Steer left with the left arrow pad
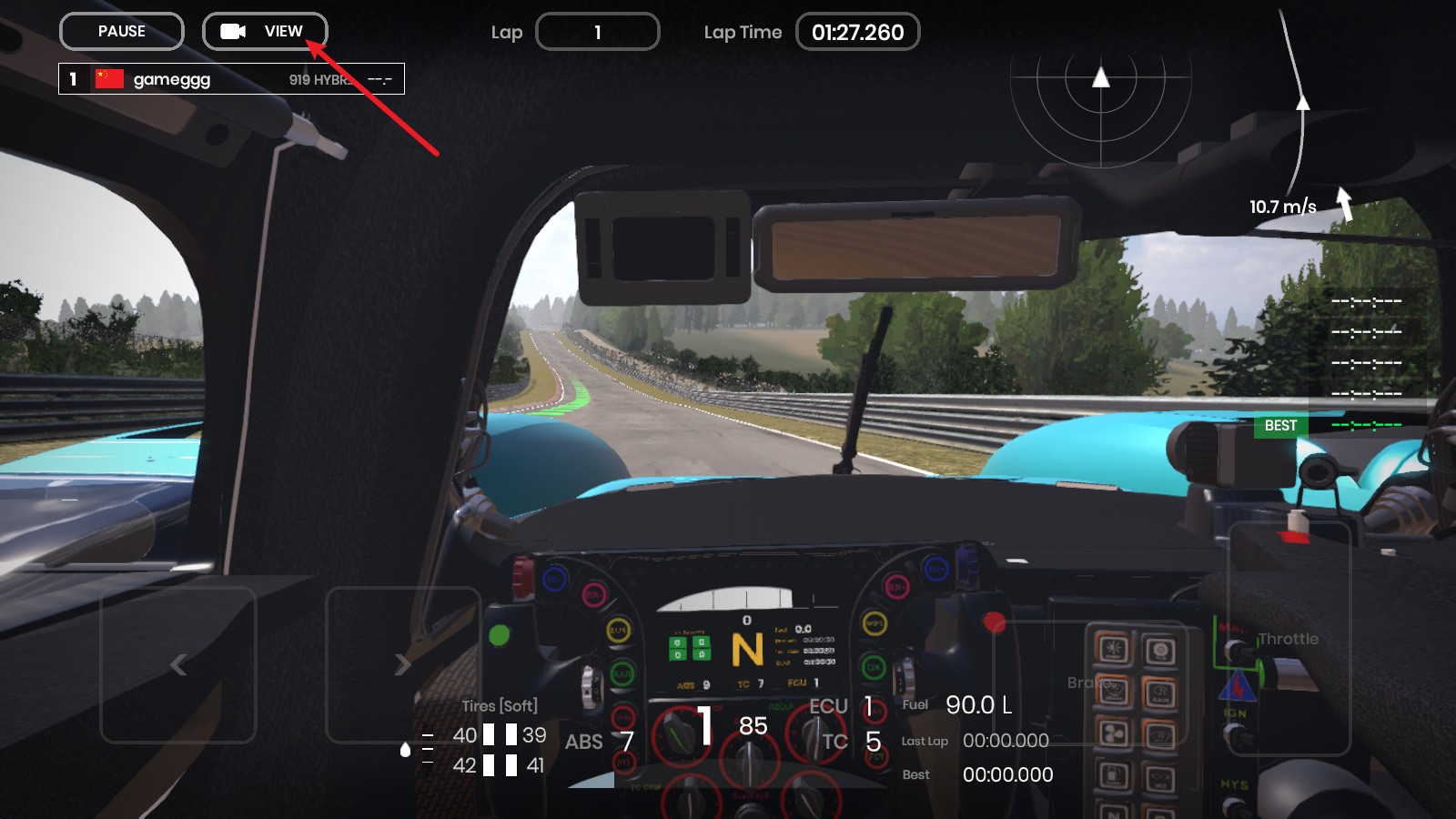 pyautogui.click(x=178, y=665)
